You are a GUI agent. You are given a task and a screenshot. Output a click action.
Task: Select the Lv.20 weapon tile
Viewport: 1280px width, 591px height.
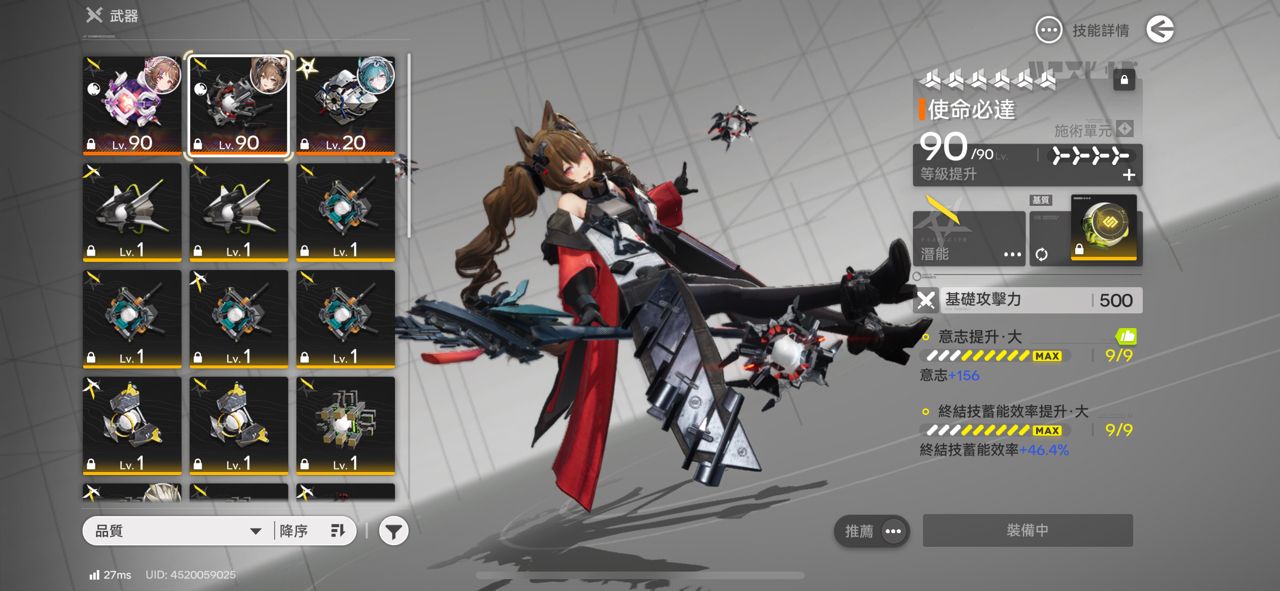[x=346, y=106]
